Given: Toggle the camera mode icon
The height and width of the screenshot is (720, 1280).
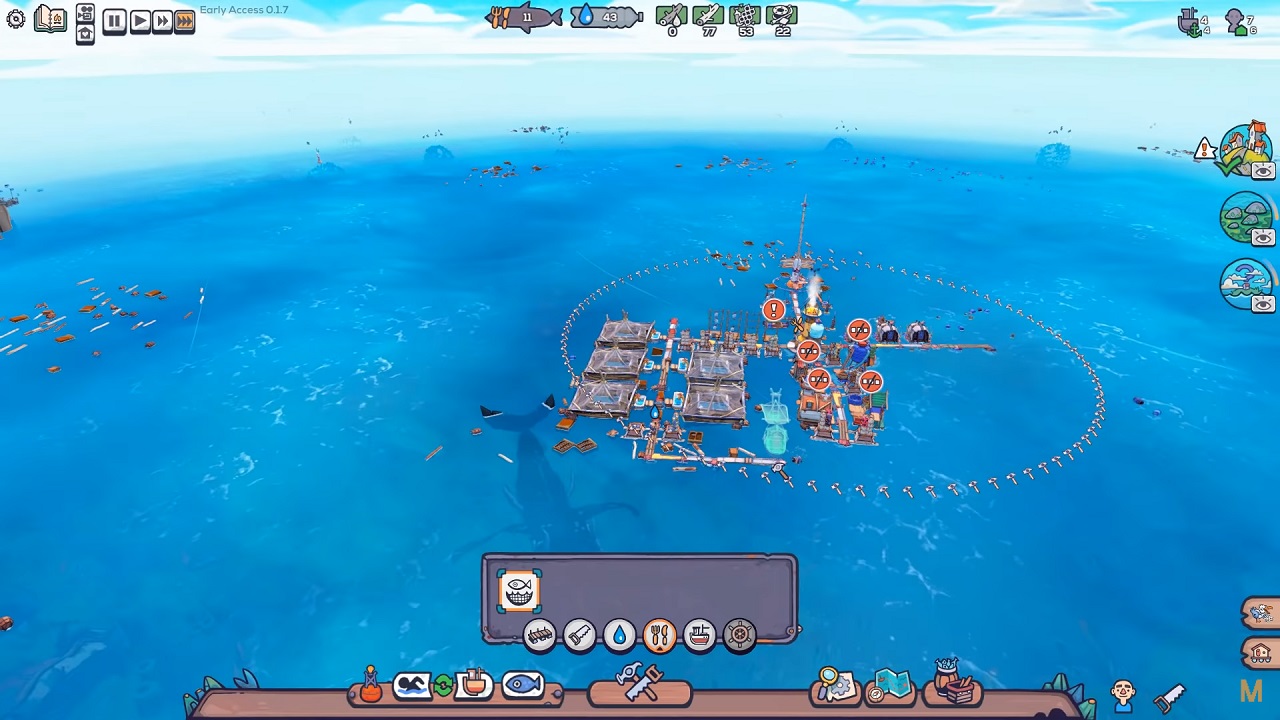Looking at the screenshot, I should [85, 14].
